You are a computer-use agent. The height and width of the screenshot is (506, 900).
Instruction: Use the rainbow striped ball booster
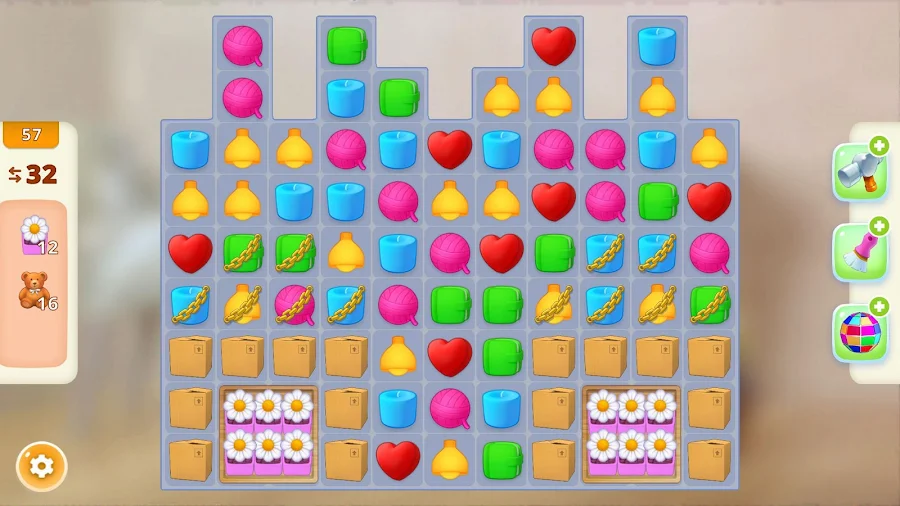[x=859, y=333]
